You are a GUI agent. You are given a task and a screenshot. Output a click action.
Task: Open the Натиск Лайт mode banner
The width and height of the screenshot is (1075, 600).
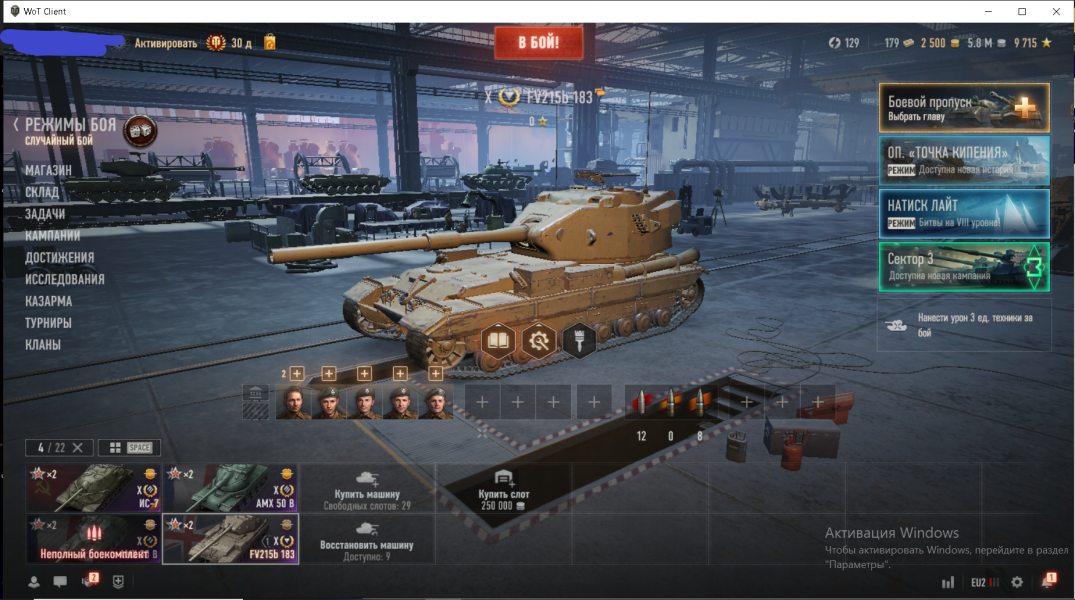point(964,213)
